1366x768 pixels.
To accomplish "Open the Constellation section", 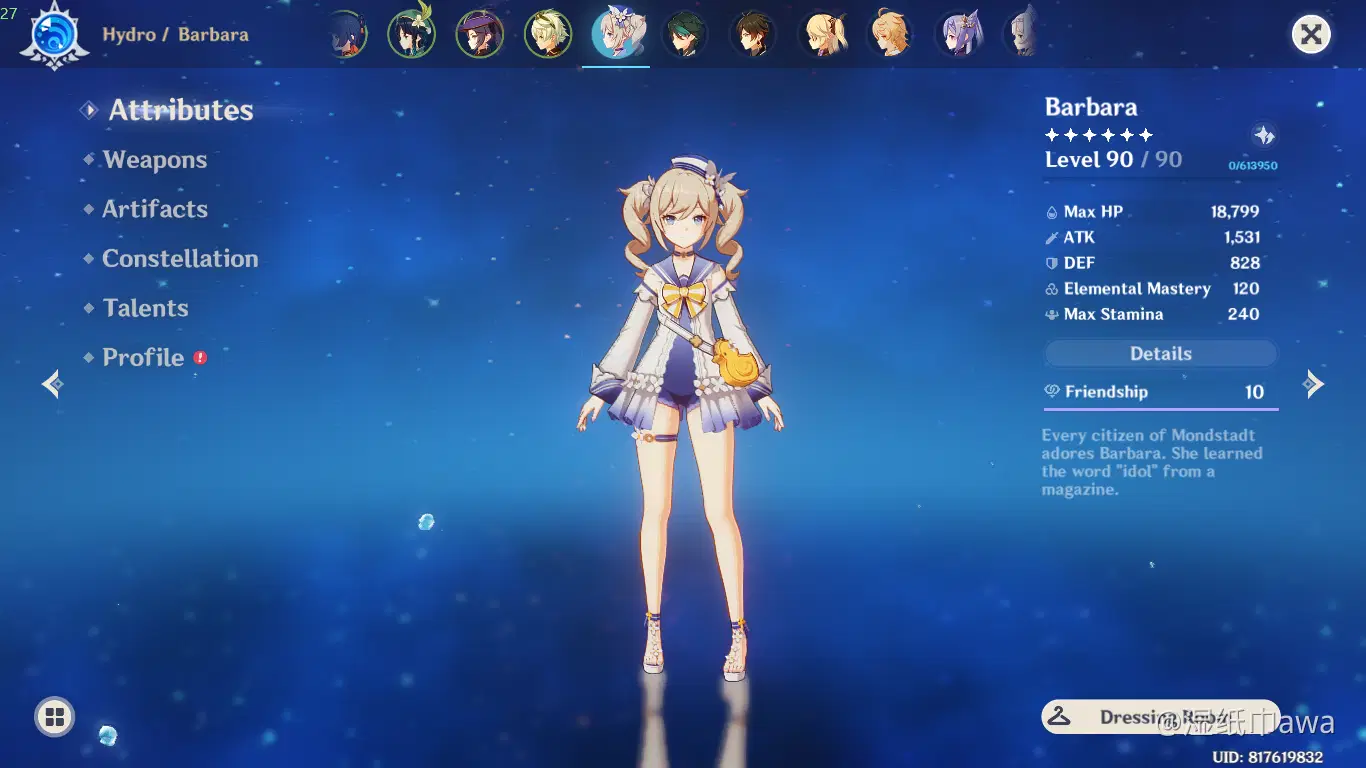I will (x=180, y=258).
